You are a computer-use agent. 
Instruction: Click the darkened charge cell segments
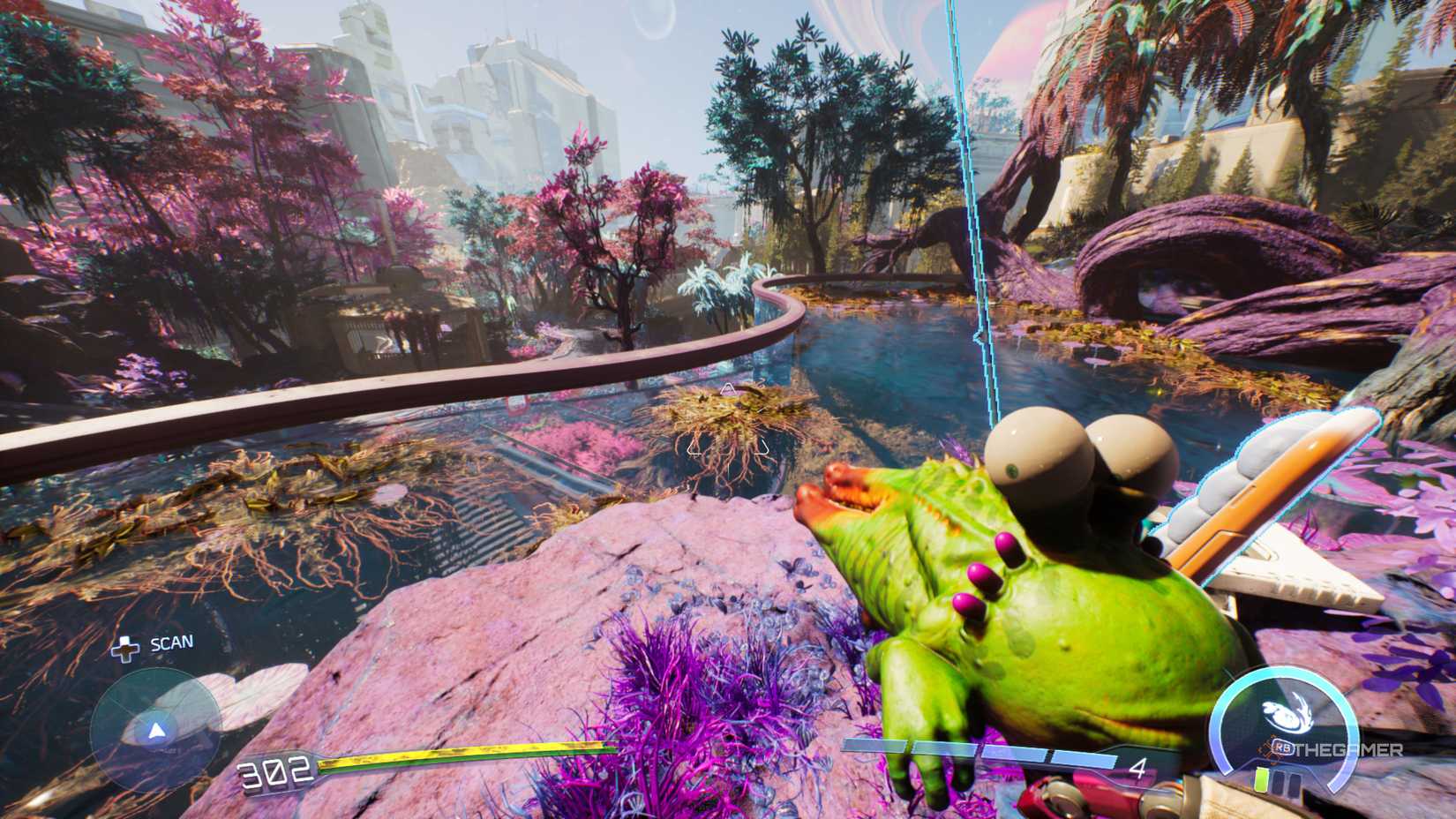coord(1288,784)
